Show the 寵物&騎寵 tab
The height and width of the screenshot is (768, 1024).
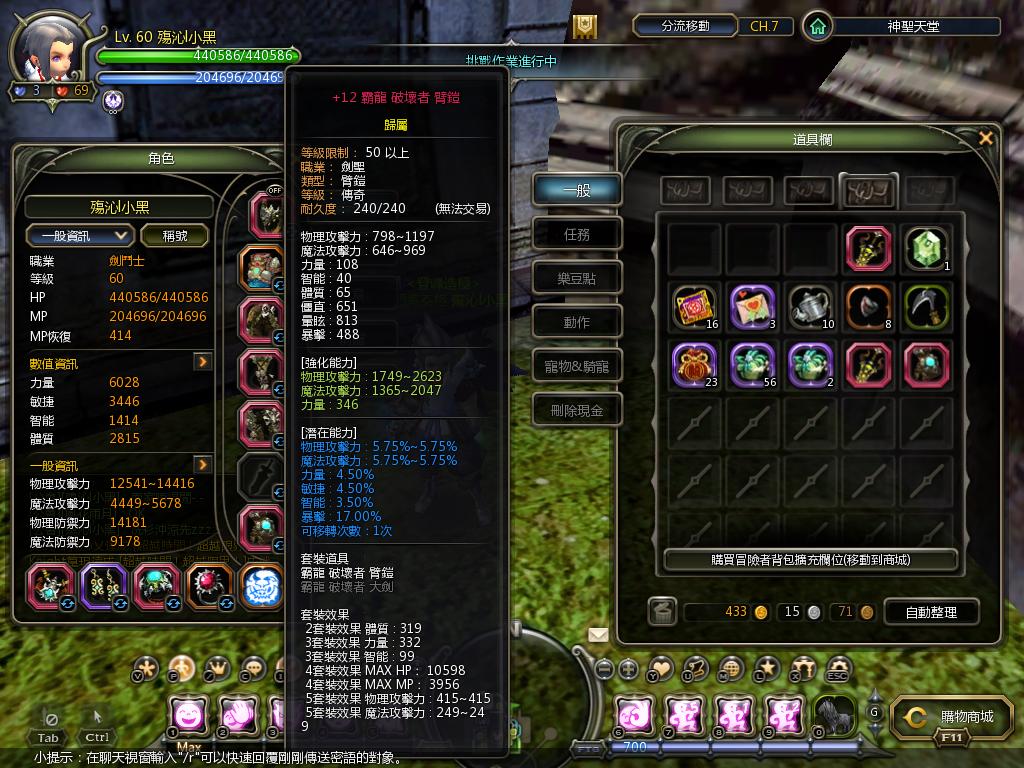(576, 367)
